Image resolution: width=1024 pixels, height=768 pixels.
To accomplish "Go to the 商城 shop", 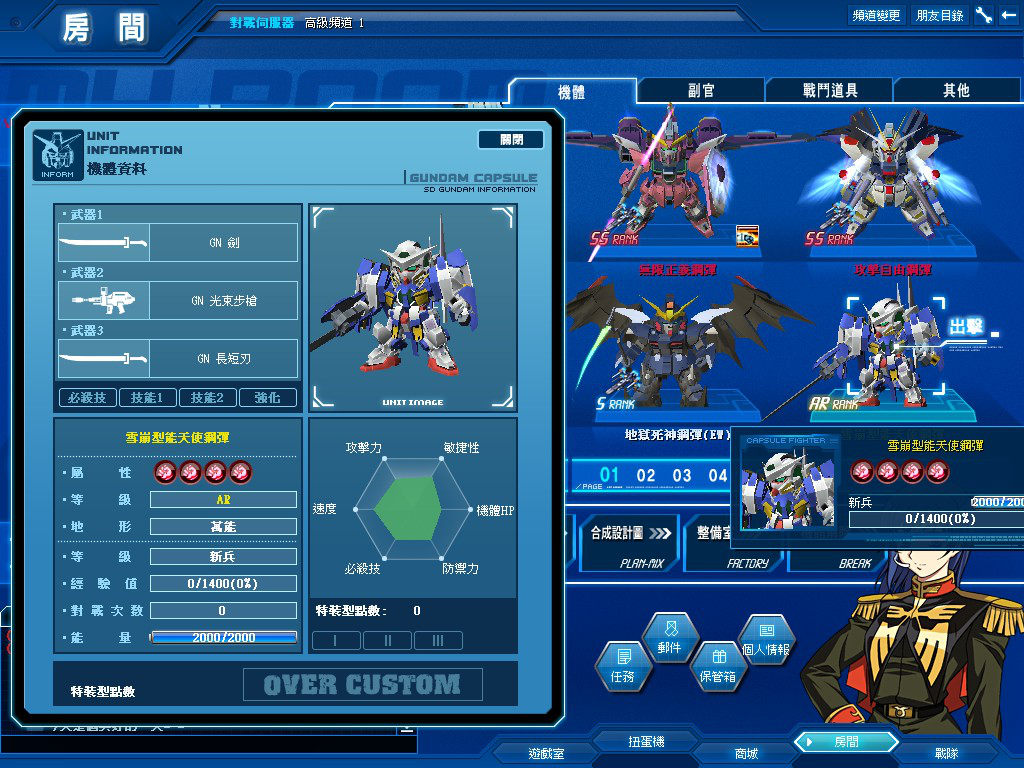I will point(746,753).
